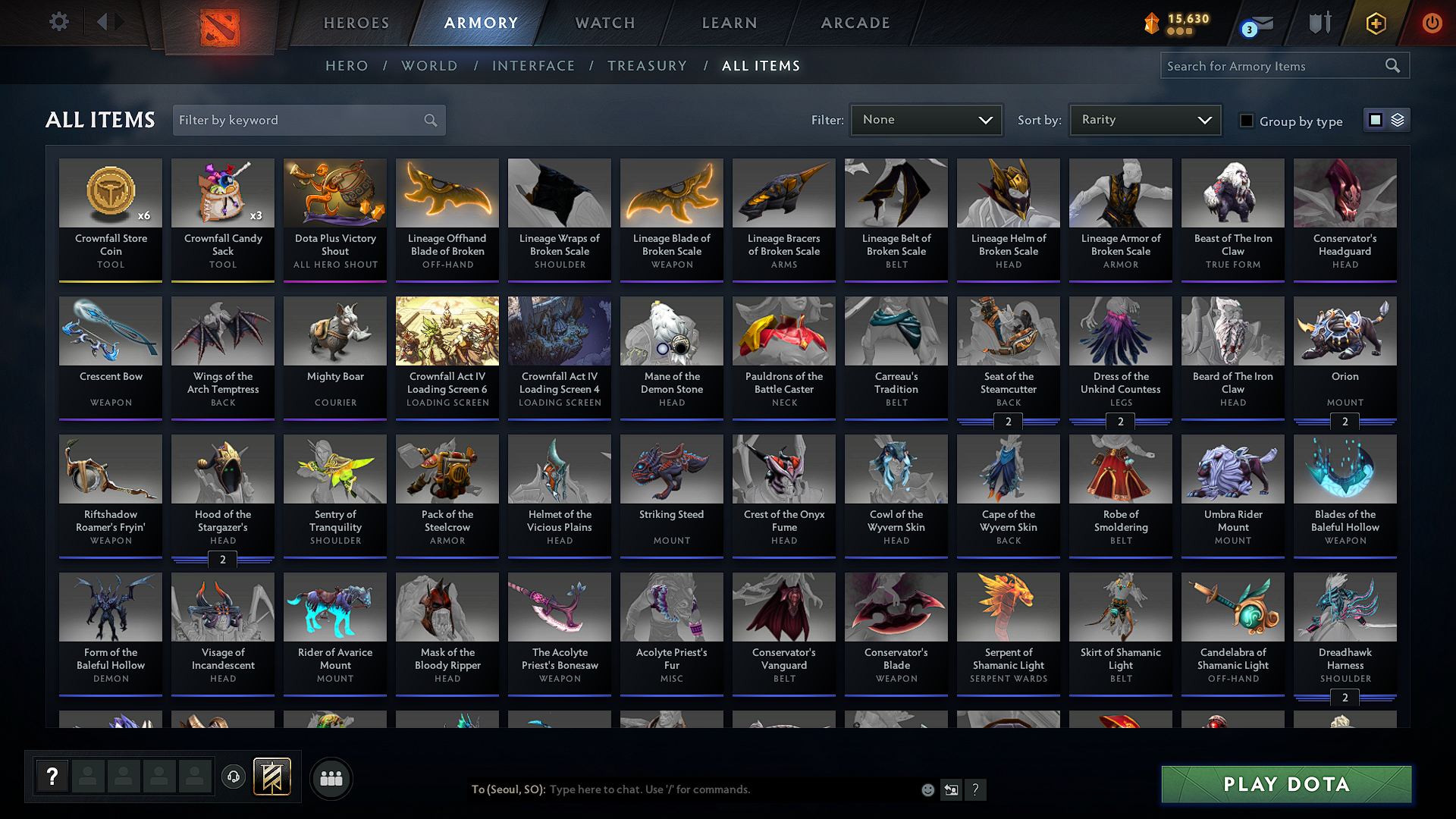1456x819 pixels.
Task: Open the Sort by Rarity dropdown
Action: [1144, 119]
